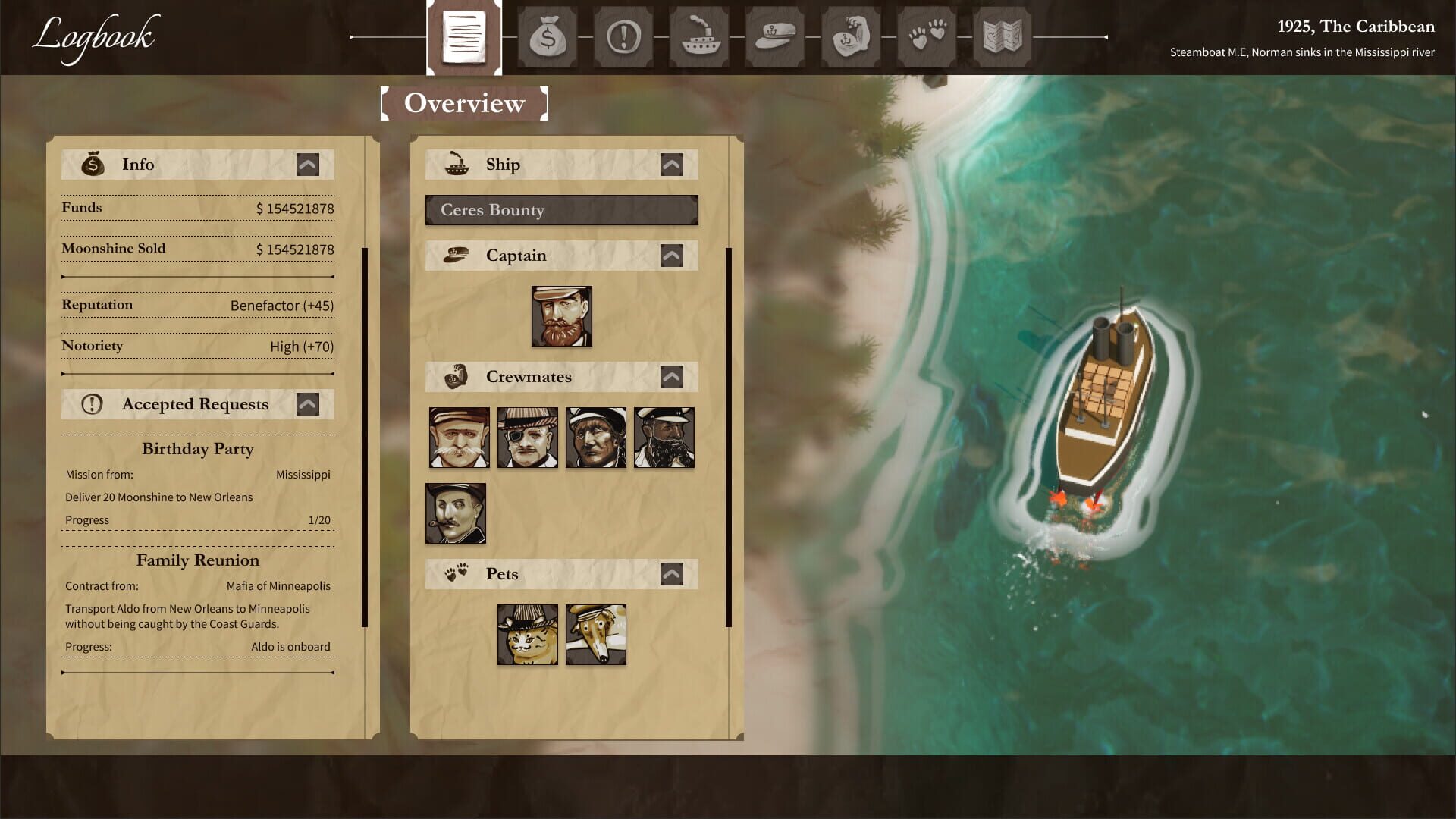Open the eyepatch crewmate's portrait
Viewport: 1456px width, 819px height.
pos(527,438)
